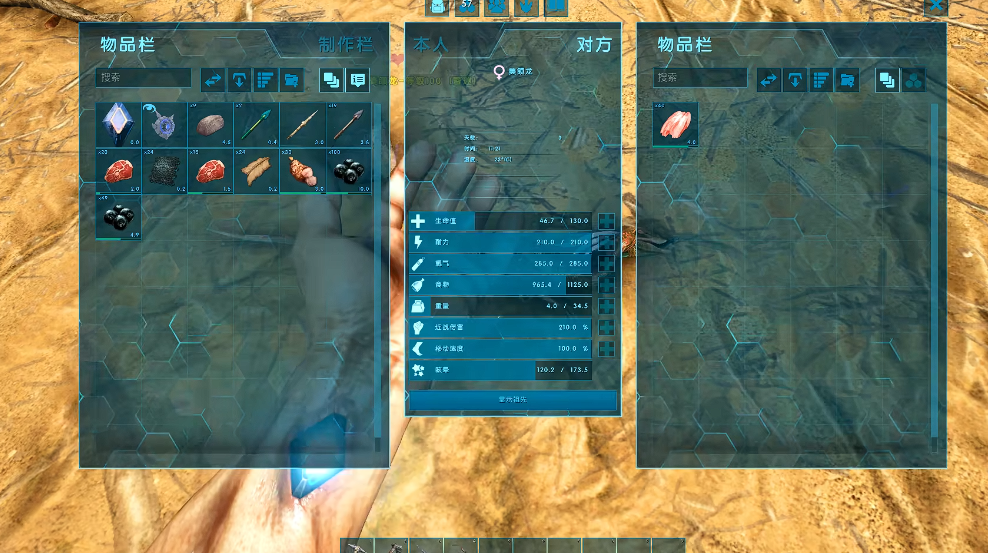This screenshot has width=988, height=553.
Task: Open the folder button in right inventory
Action: point(847,80)
